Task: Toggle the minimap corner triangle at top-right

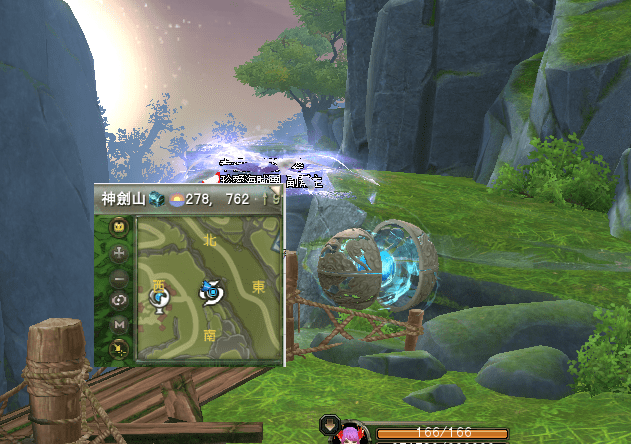Action: [x=276, y=187]
